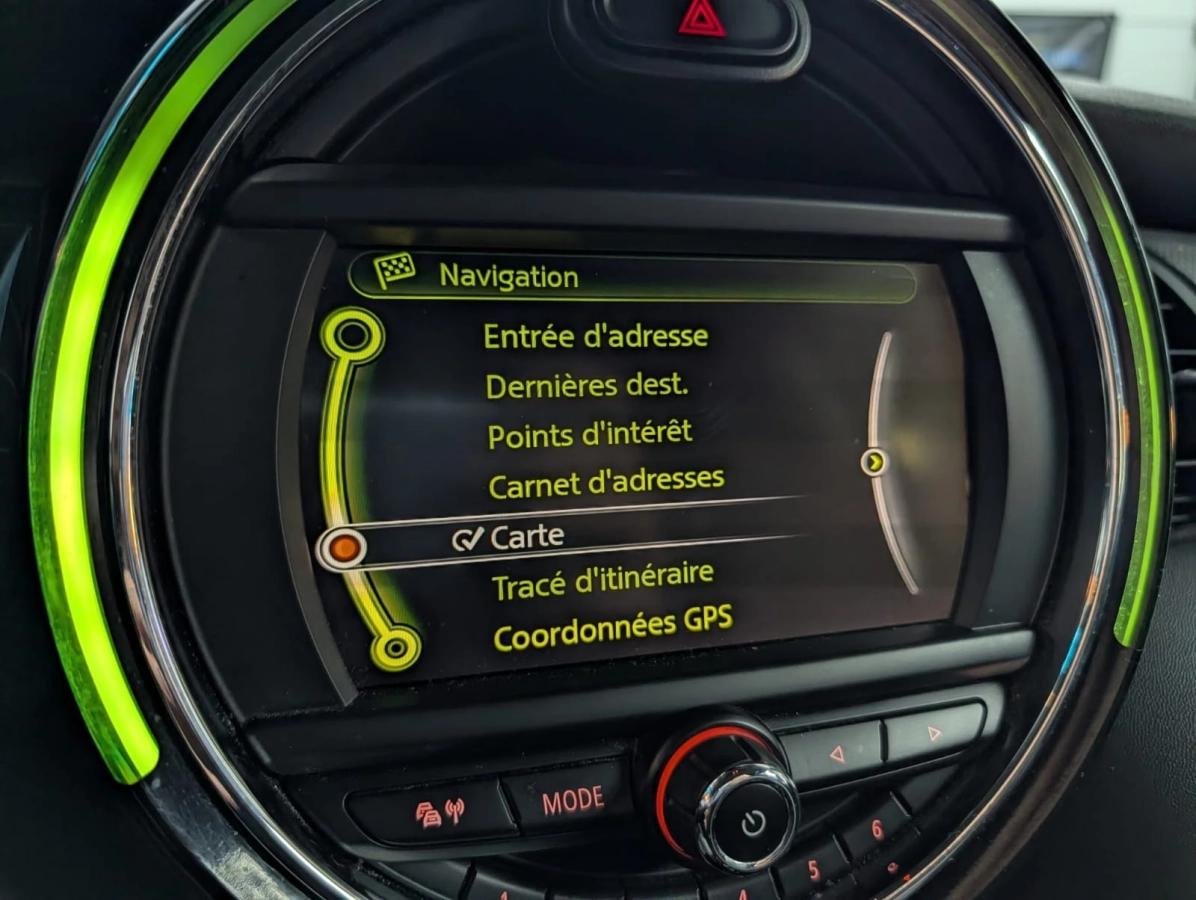Screen dimensions: 1196x900
Task: Select Dernières dest. from the navigation list
Action: 586,385
